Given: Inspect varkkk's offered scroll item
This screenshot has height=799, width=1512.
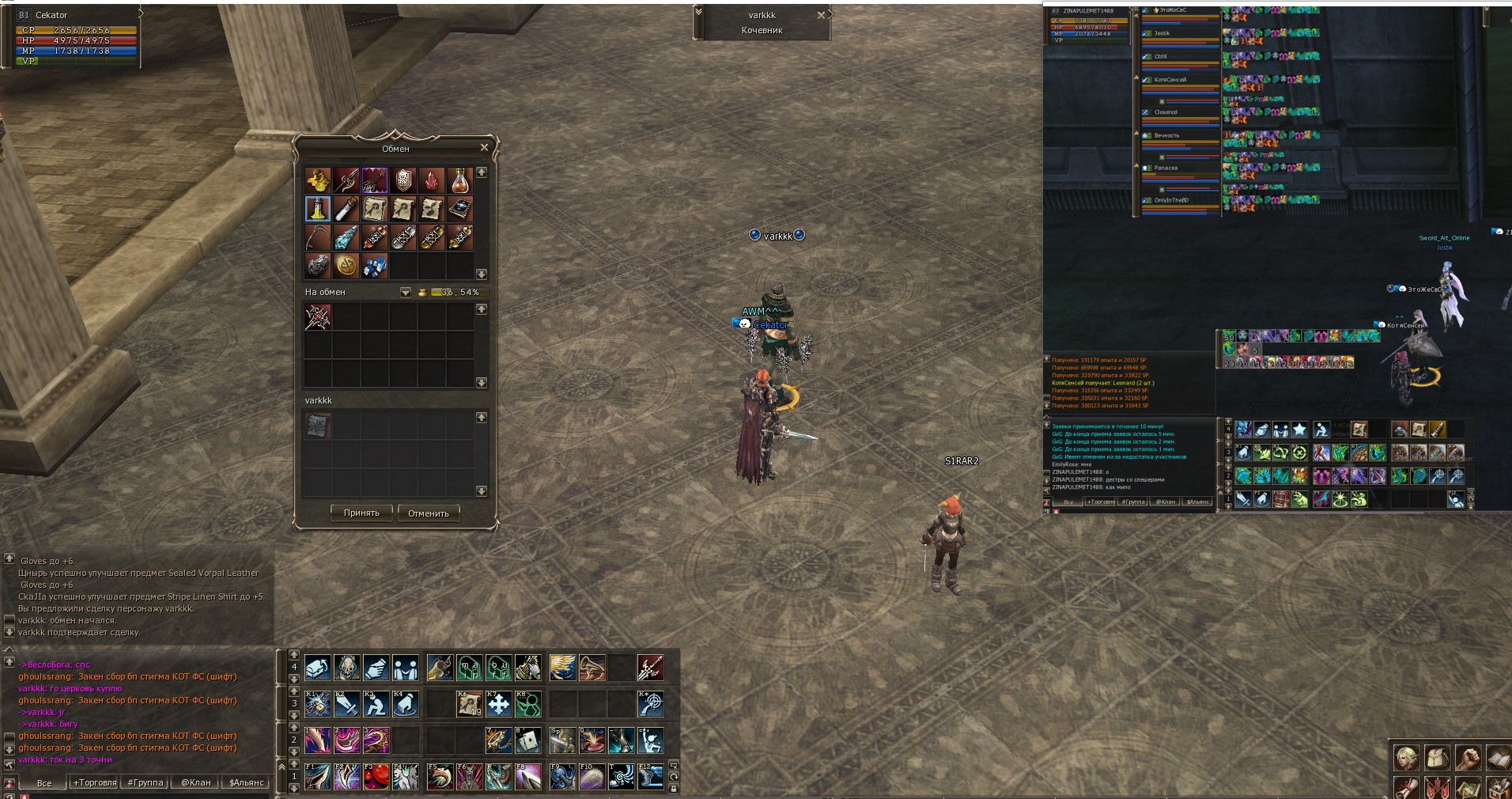Looking at the screenshot, I should tap(318, 426).
